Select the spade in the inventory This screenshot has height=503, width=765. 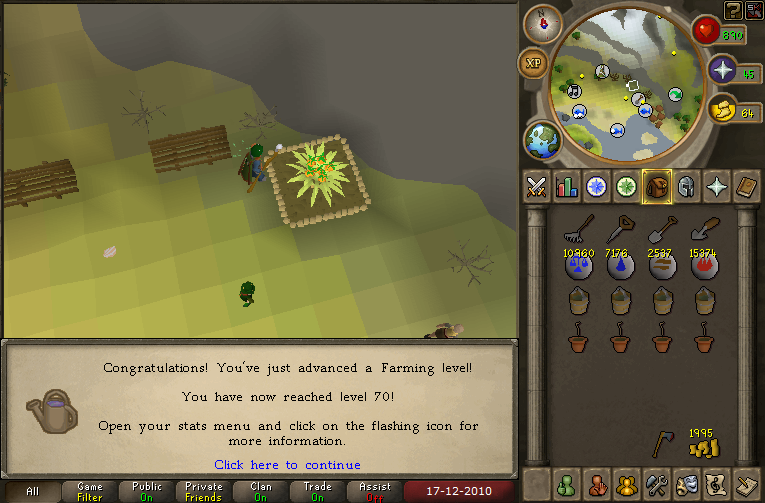(661, 232)
